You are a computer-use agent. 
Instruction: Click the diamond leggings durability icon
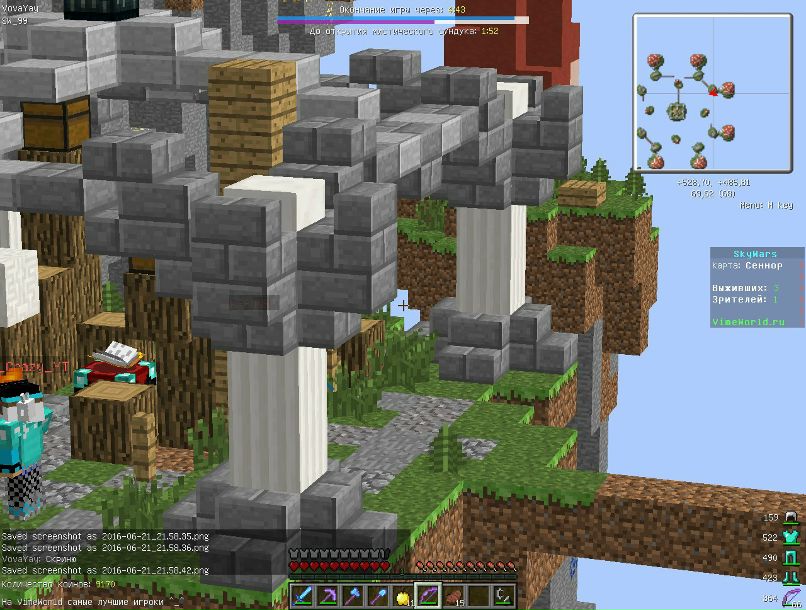(x=792, y=558)
